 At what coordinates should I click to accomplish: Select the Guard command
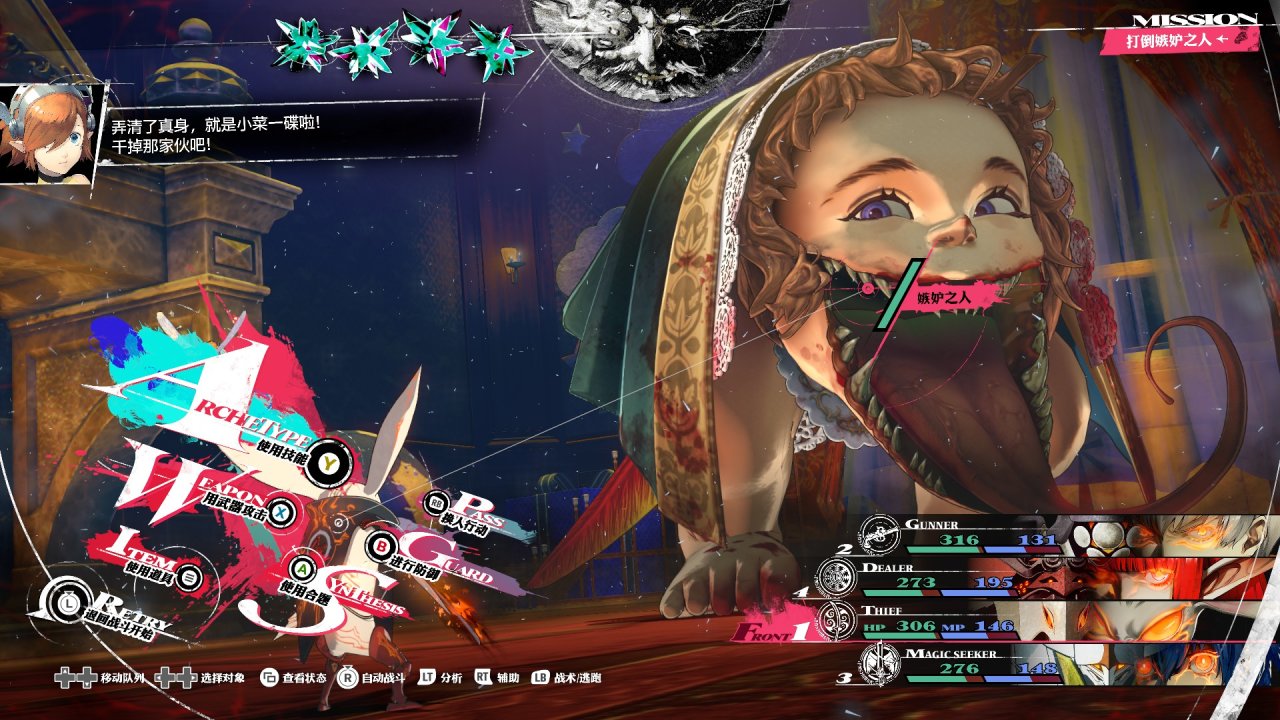(381, 547)
